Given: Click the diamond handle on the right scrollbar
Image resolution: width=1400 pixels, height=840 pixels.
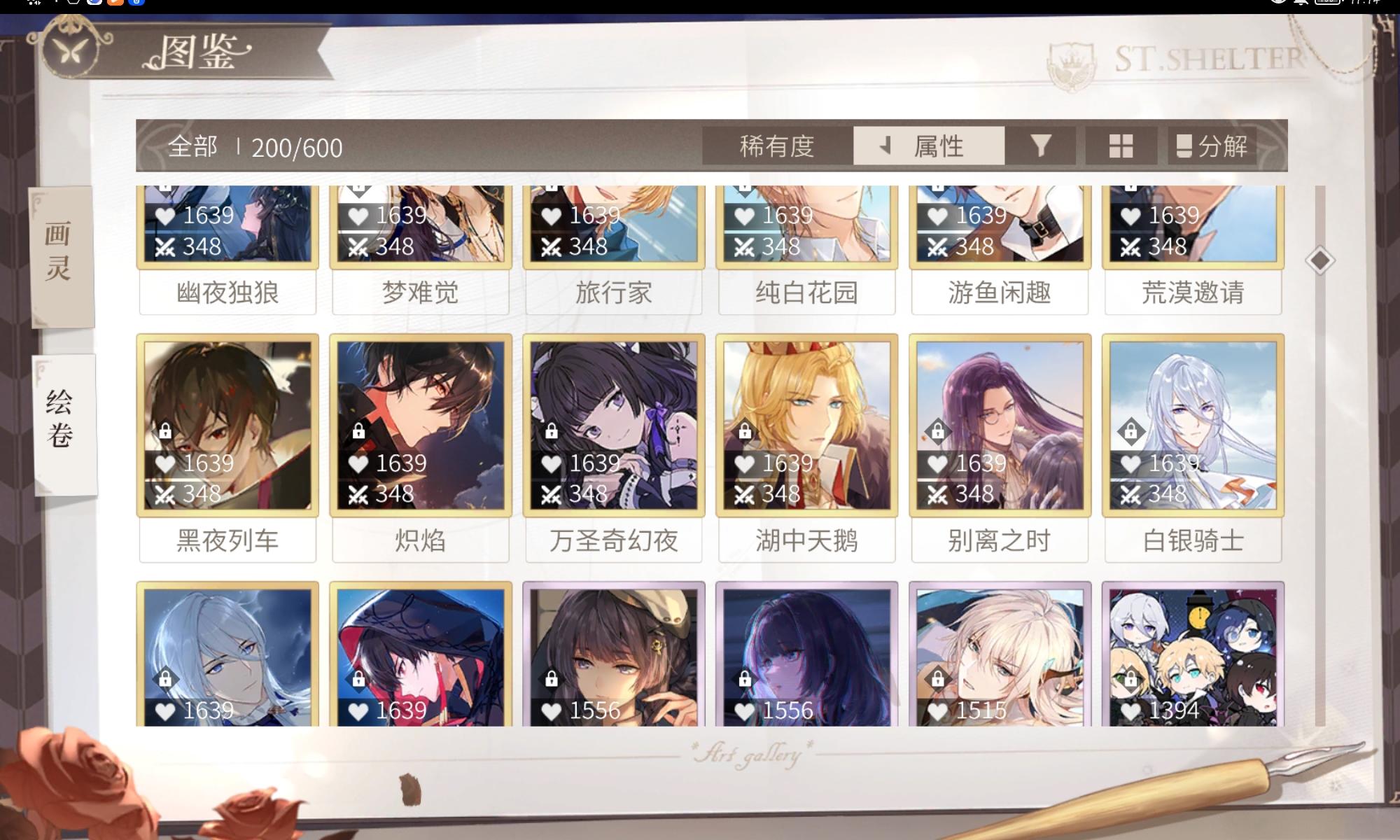Looking at the screenshot, I should [1319, 259].
